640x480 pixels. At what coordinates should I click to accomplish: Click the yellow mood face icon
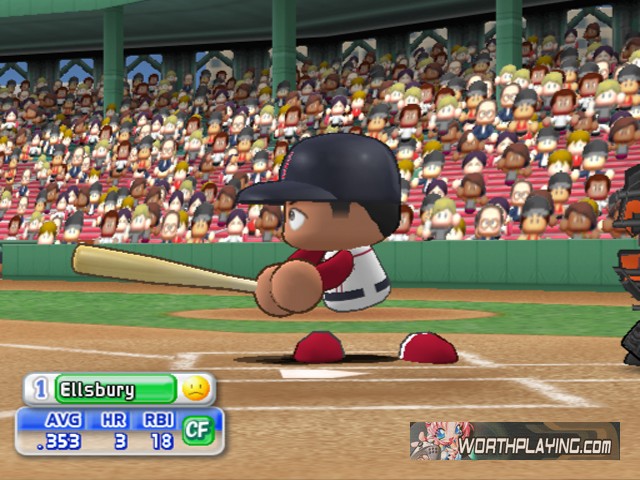[x=196, y=388]
